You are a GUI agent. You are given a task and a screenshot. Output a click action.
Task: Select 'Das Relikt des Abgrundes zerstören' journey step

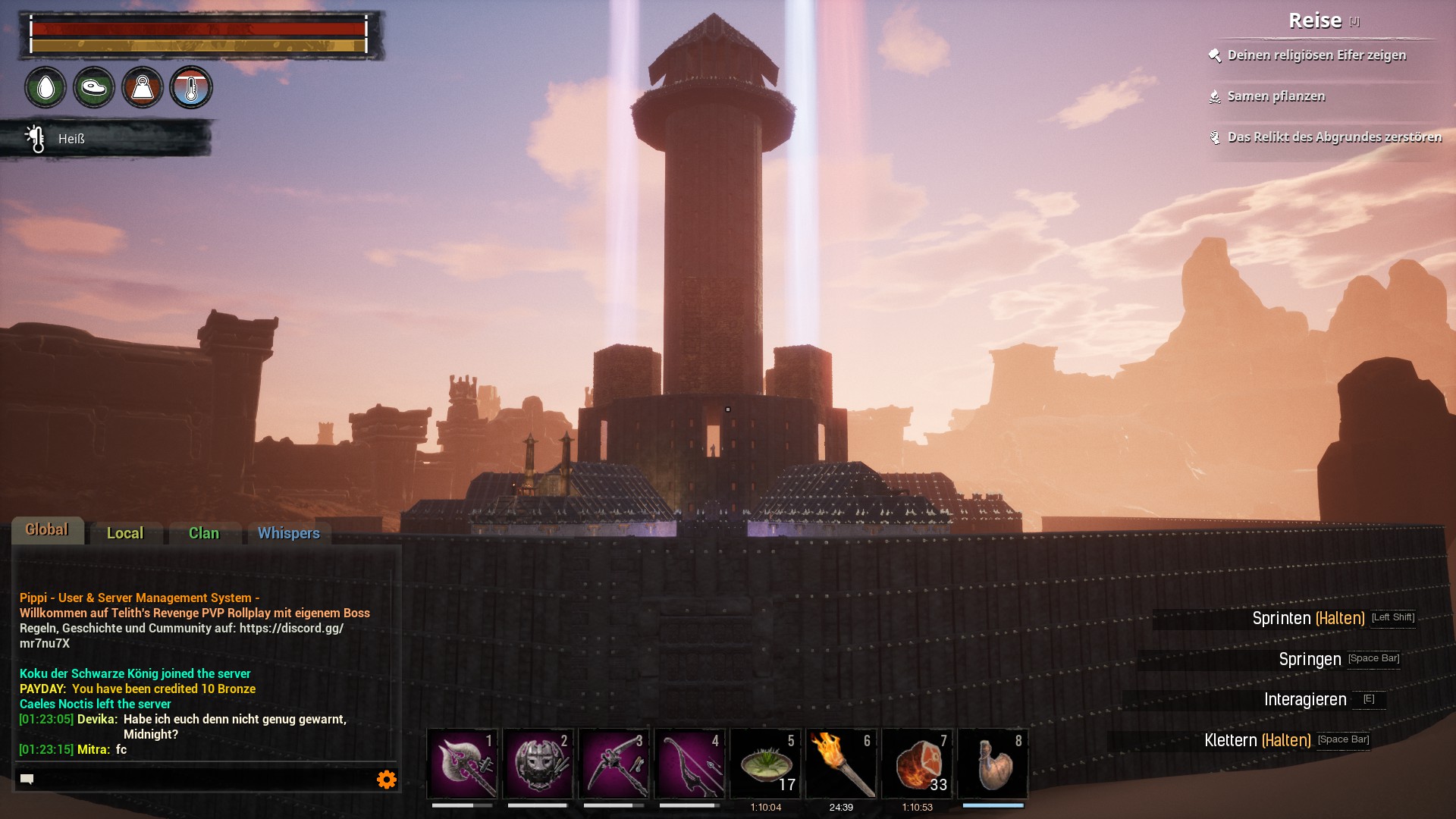click(x=1334, y=137)
